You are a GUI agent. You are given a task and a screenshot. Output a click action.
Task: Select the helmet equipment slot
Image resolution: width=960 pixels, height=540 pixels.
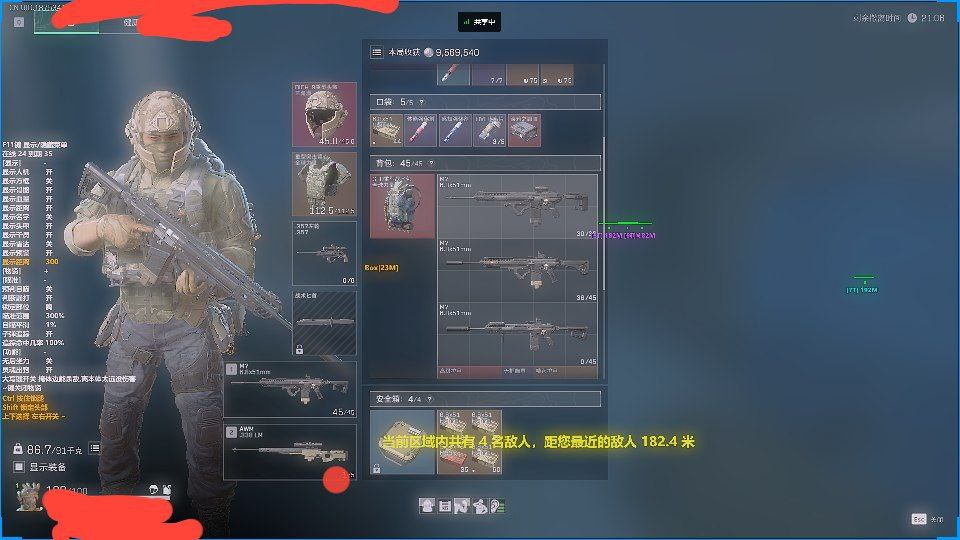[x=324, y=114]
